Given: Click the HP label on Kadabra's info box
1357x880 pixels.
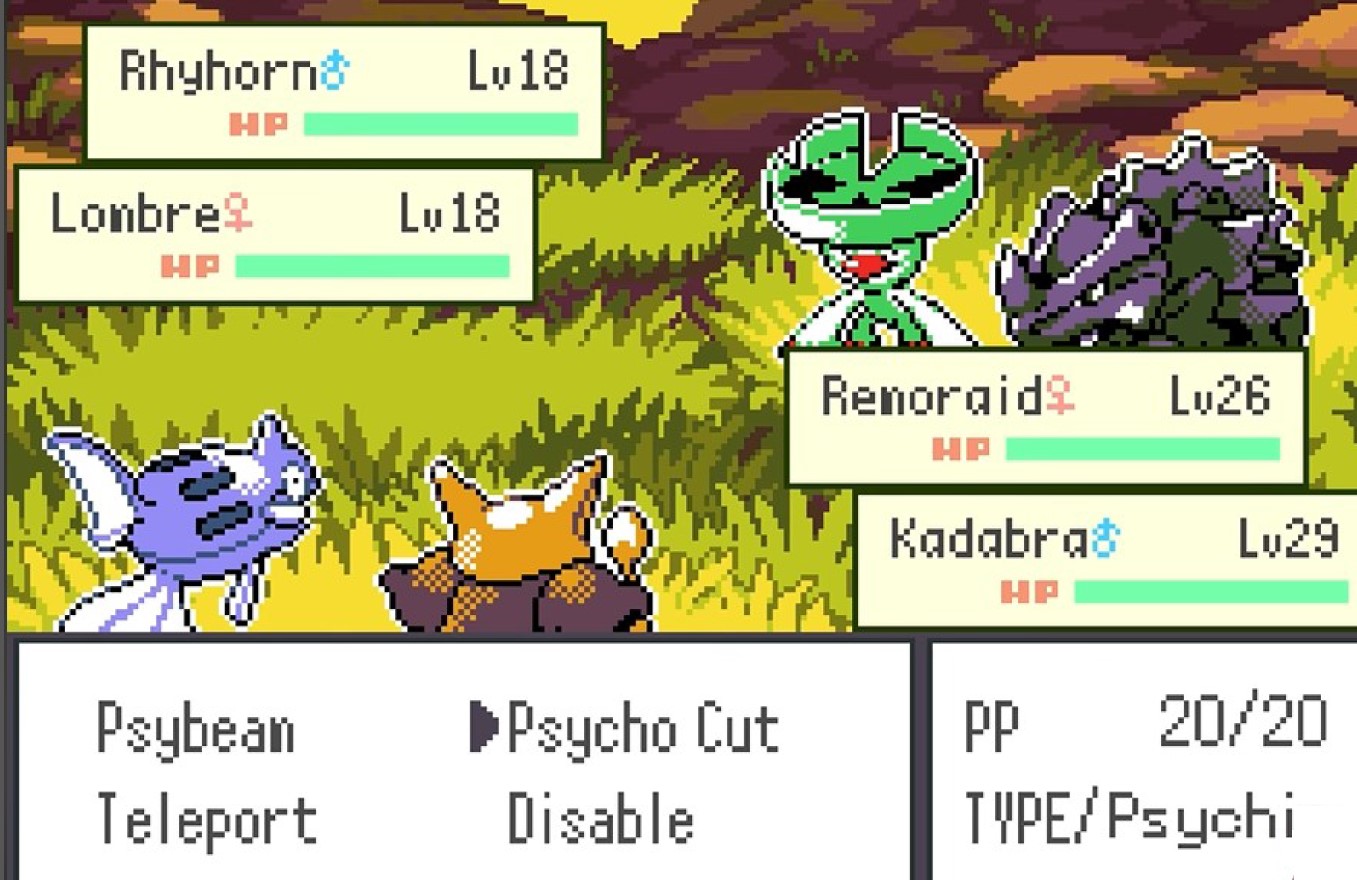Looking at the screenshot, I should point(1030,592).
